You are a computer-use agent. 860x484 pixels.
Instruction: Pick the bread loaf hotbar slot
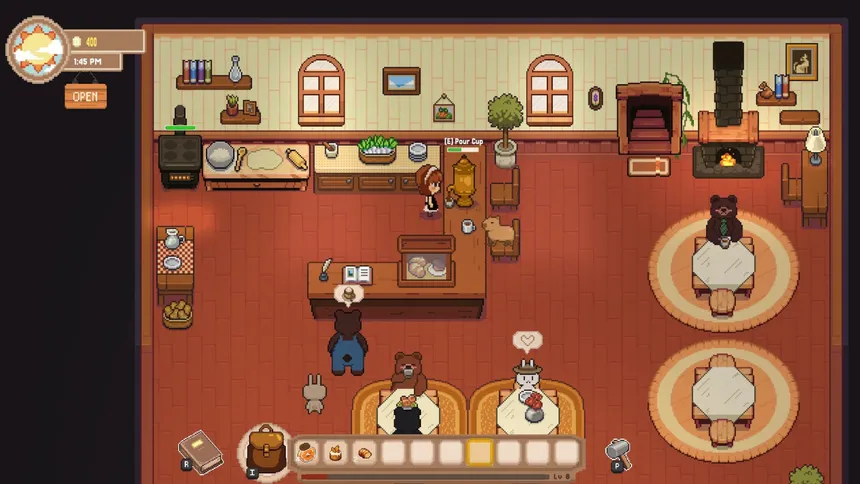click(x=364, y=453)
